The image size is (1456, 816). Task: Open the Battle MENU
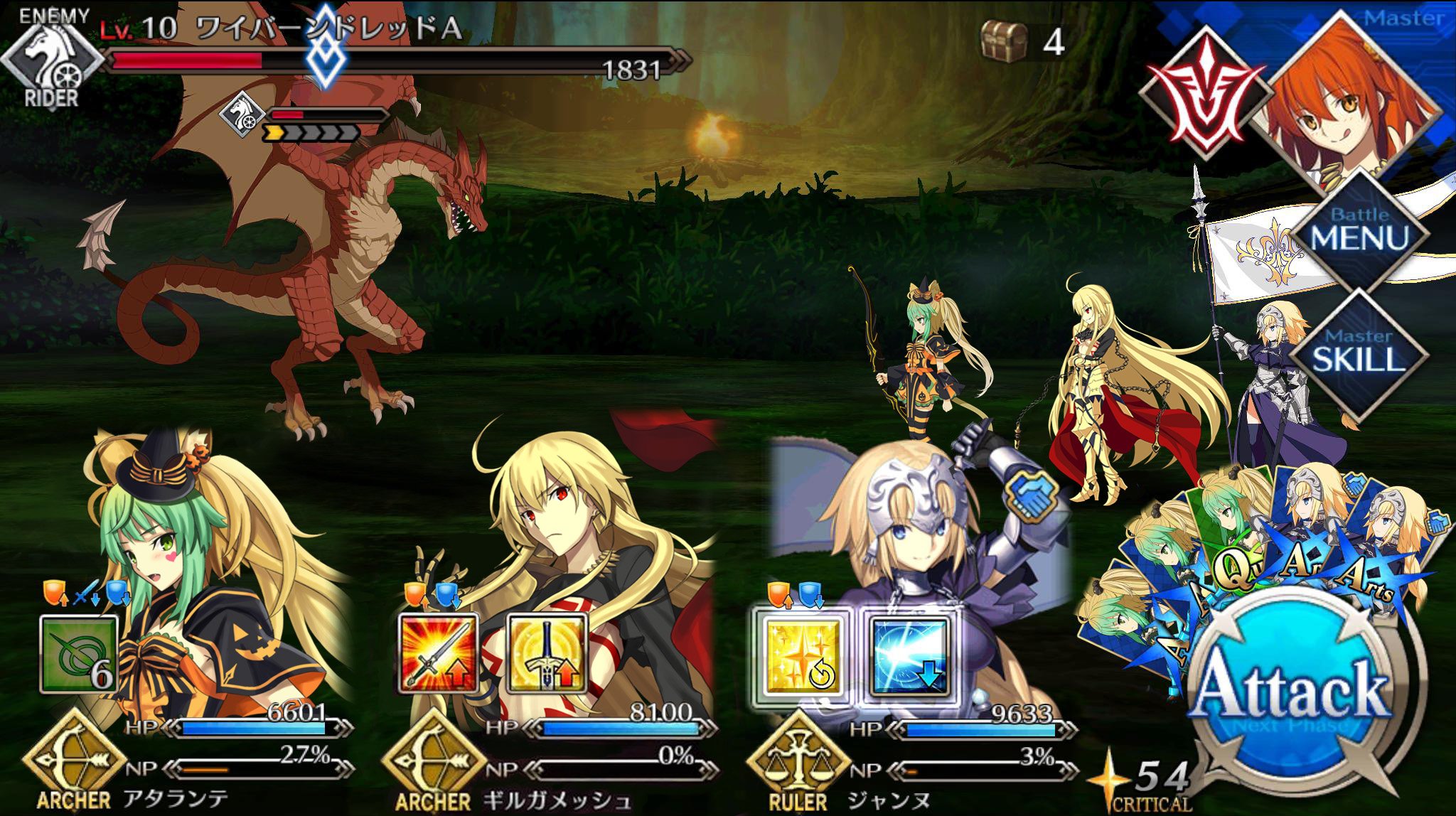point(1359,232)
